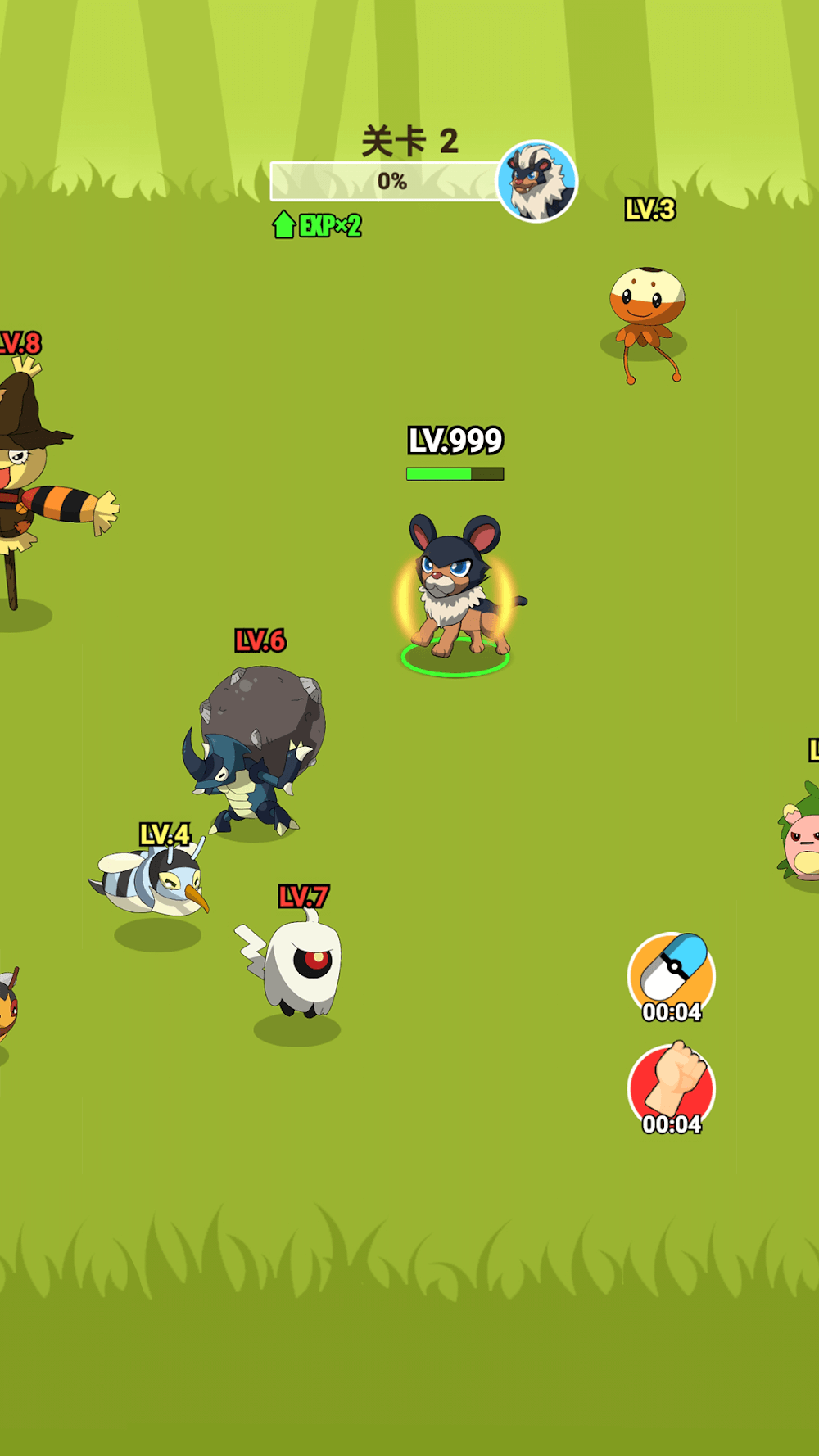
Task: Tap the boss portrait on stage bar
Action: [x=536, y=181]
